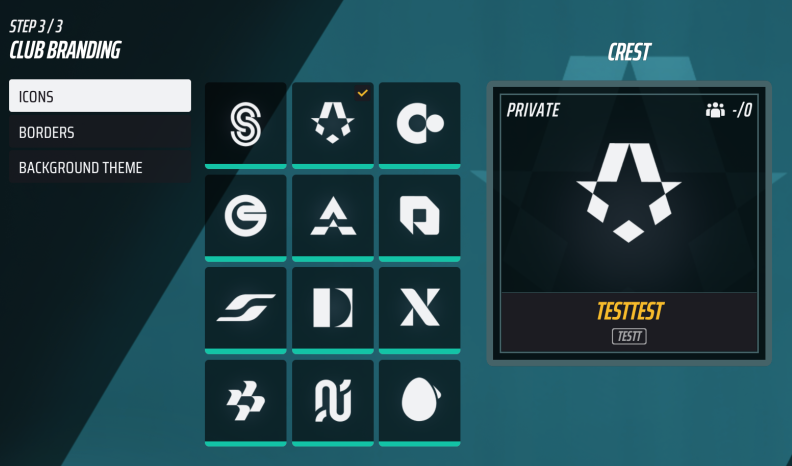The height and width of the screenshot is (466, 792).
Task: Pick the bold X crest icon
Action: pyautogui.click(x=420, y=308)
